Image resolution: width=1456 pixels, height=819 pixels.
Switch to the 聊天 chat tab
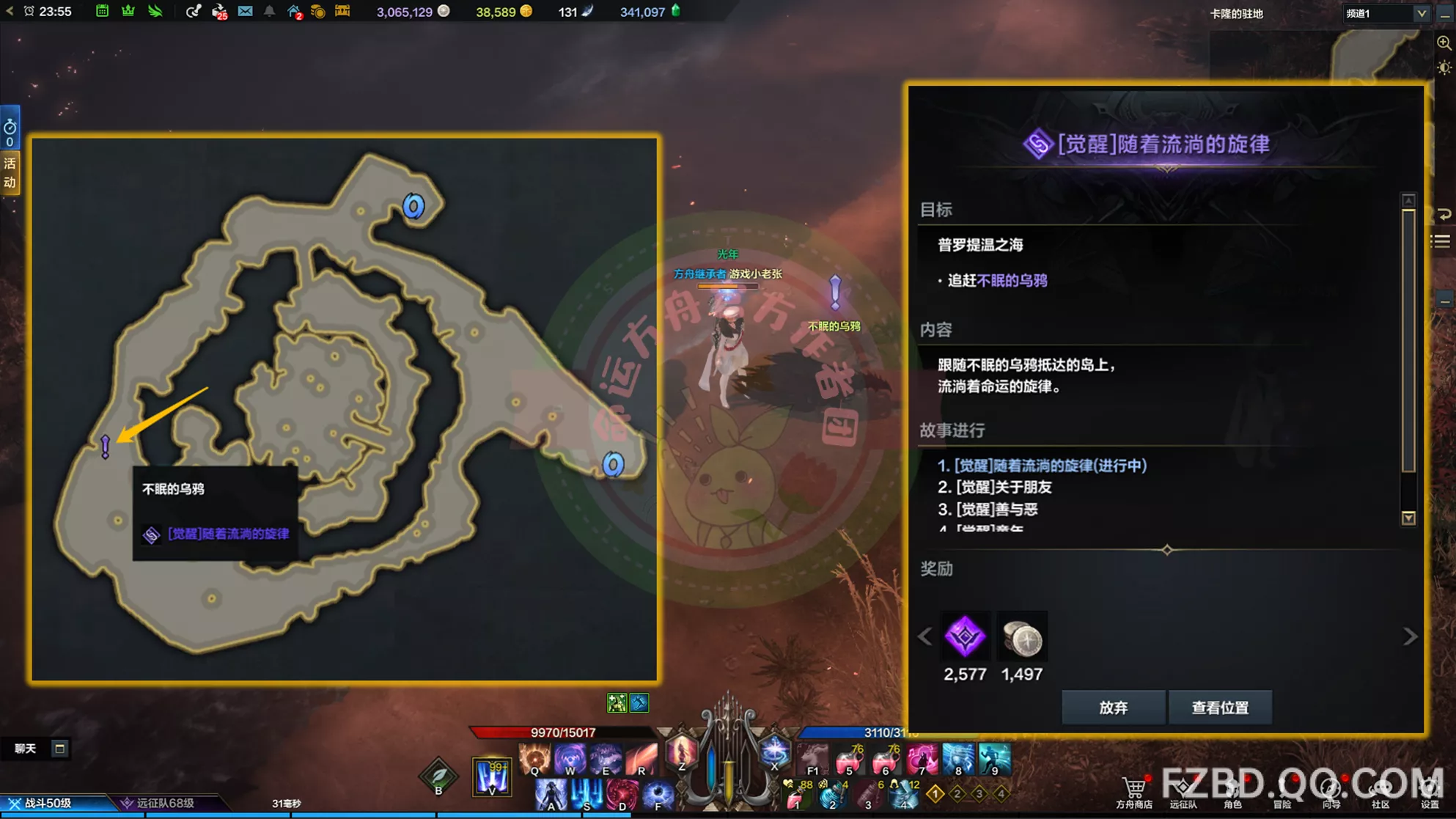click(x=26, y=749)
